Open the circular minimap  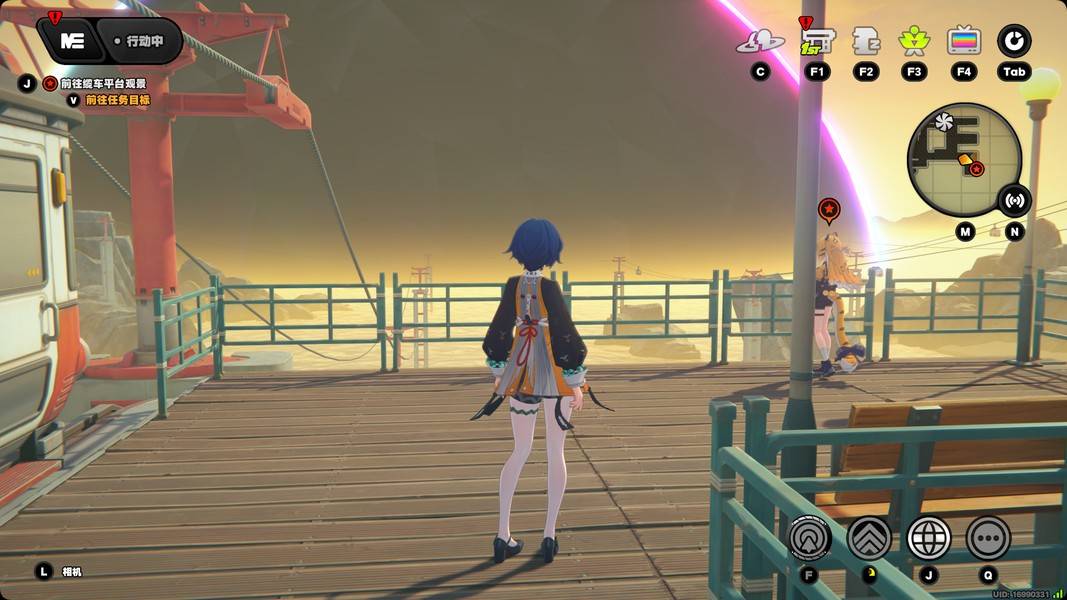[962, 160]
